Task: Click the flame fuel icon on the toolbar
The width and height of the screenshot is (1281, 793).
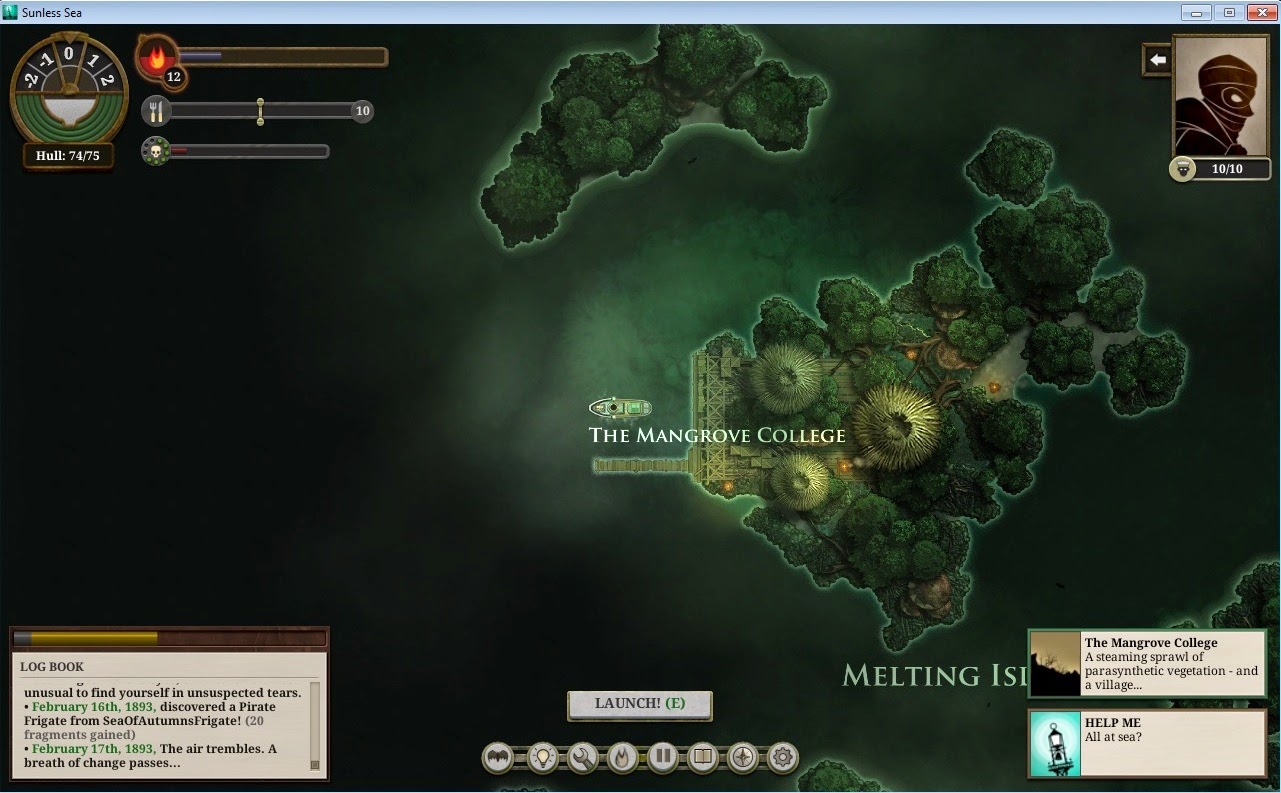Action: [x=623, y=758]
